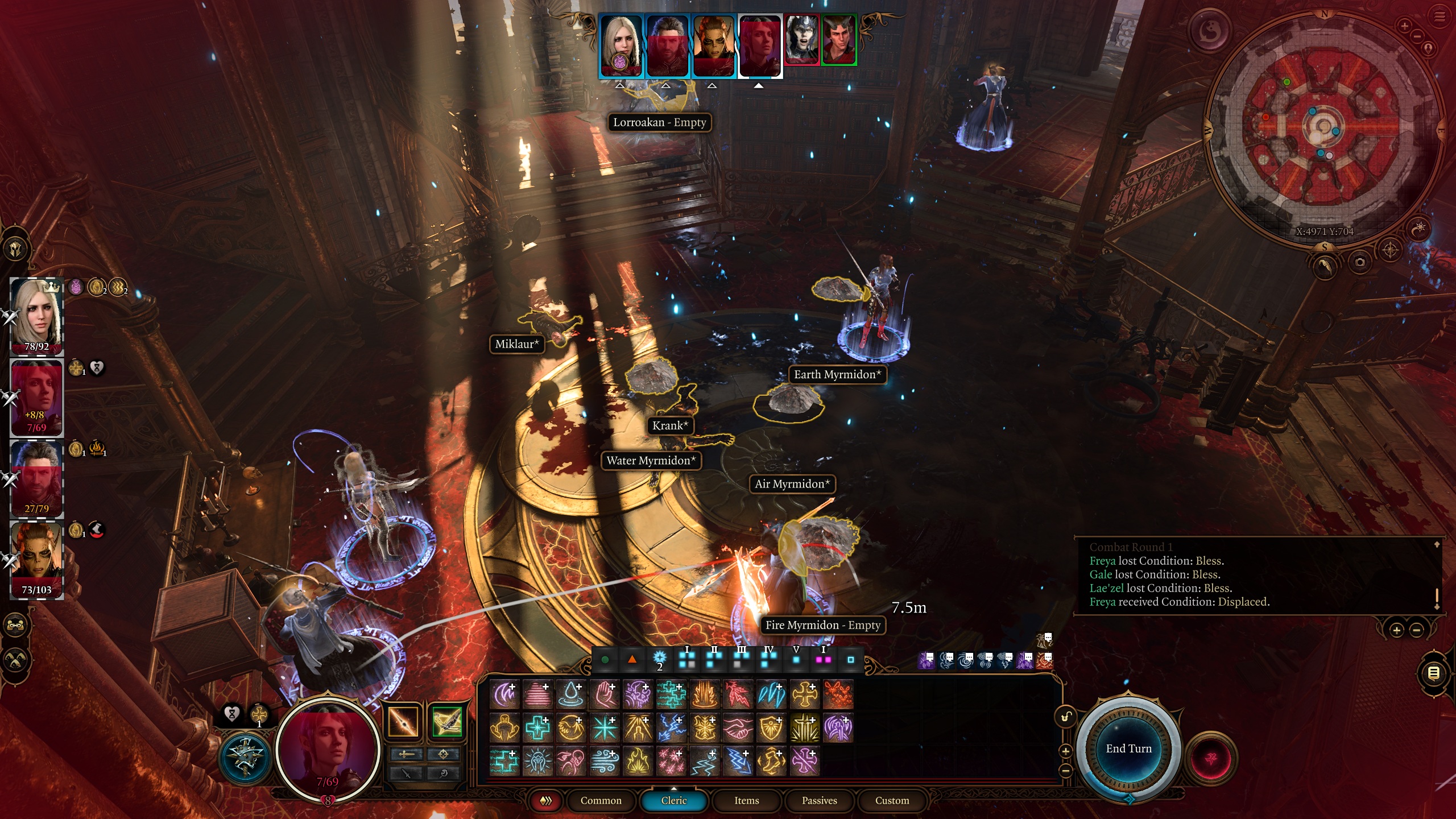Open the main menu hamburger icon
Image resolution: width=1456 pixels, height=819 pixels.
(x=1440, y=17)
